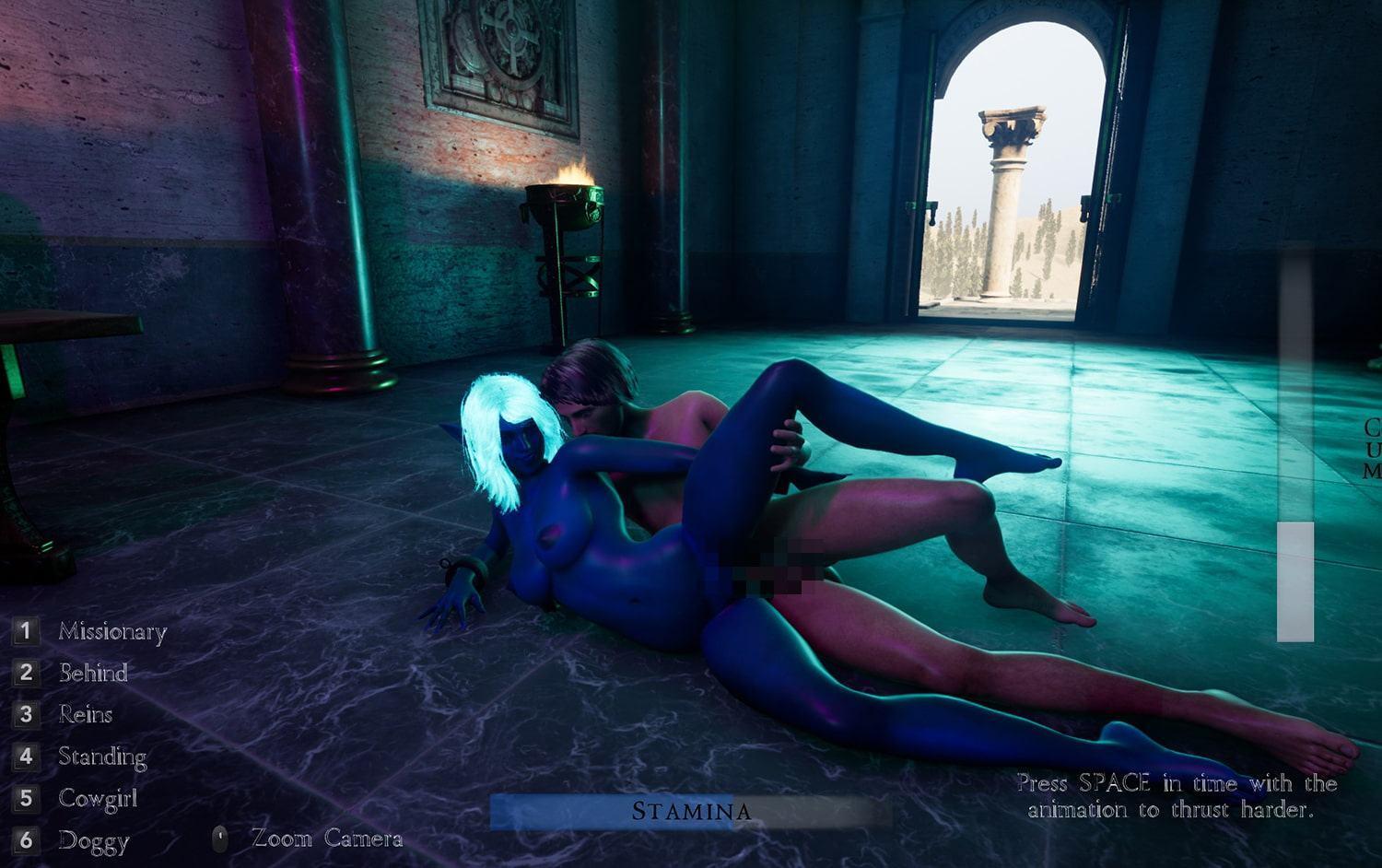Viewport: 1382px width, 868px height.
Task: Choose the Behind menu entry
Action: (x=93, y=673)
